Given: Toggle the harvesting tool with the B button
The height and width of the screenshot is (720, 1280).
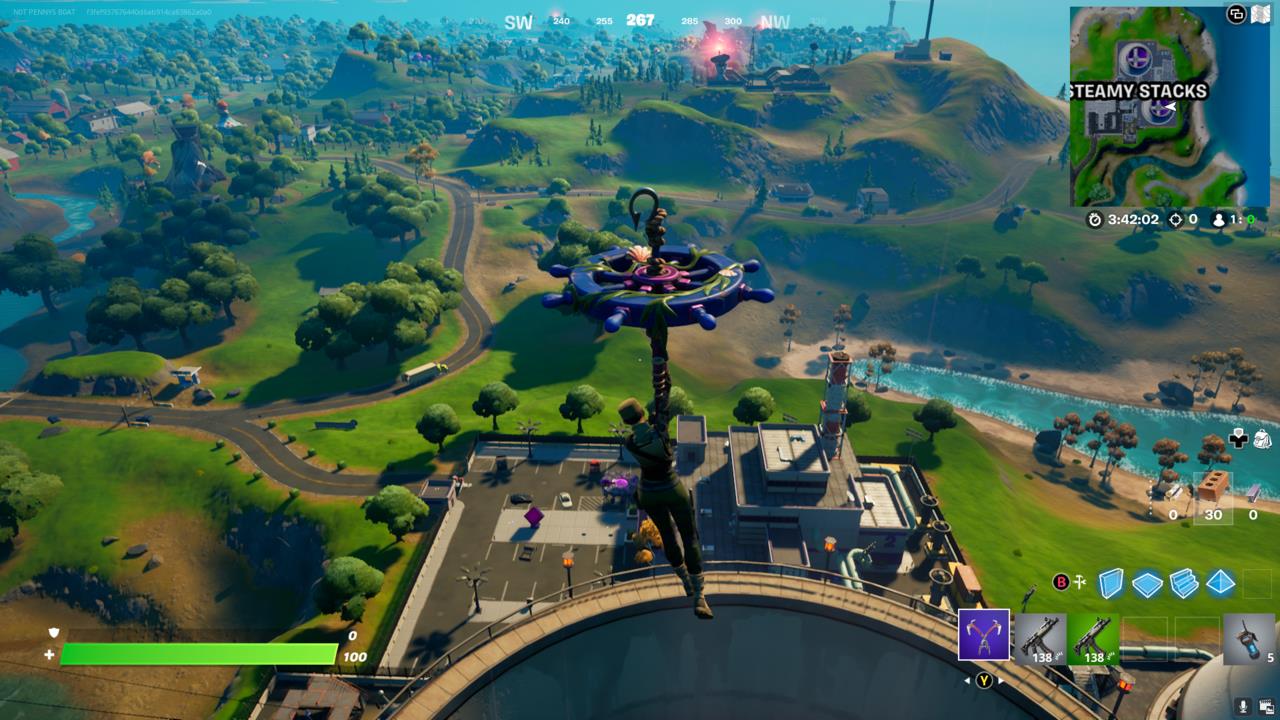Looking at the screenshot, I should pyautogui.click(x=1061, y=582).
